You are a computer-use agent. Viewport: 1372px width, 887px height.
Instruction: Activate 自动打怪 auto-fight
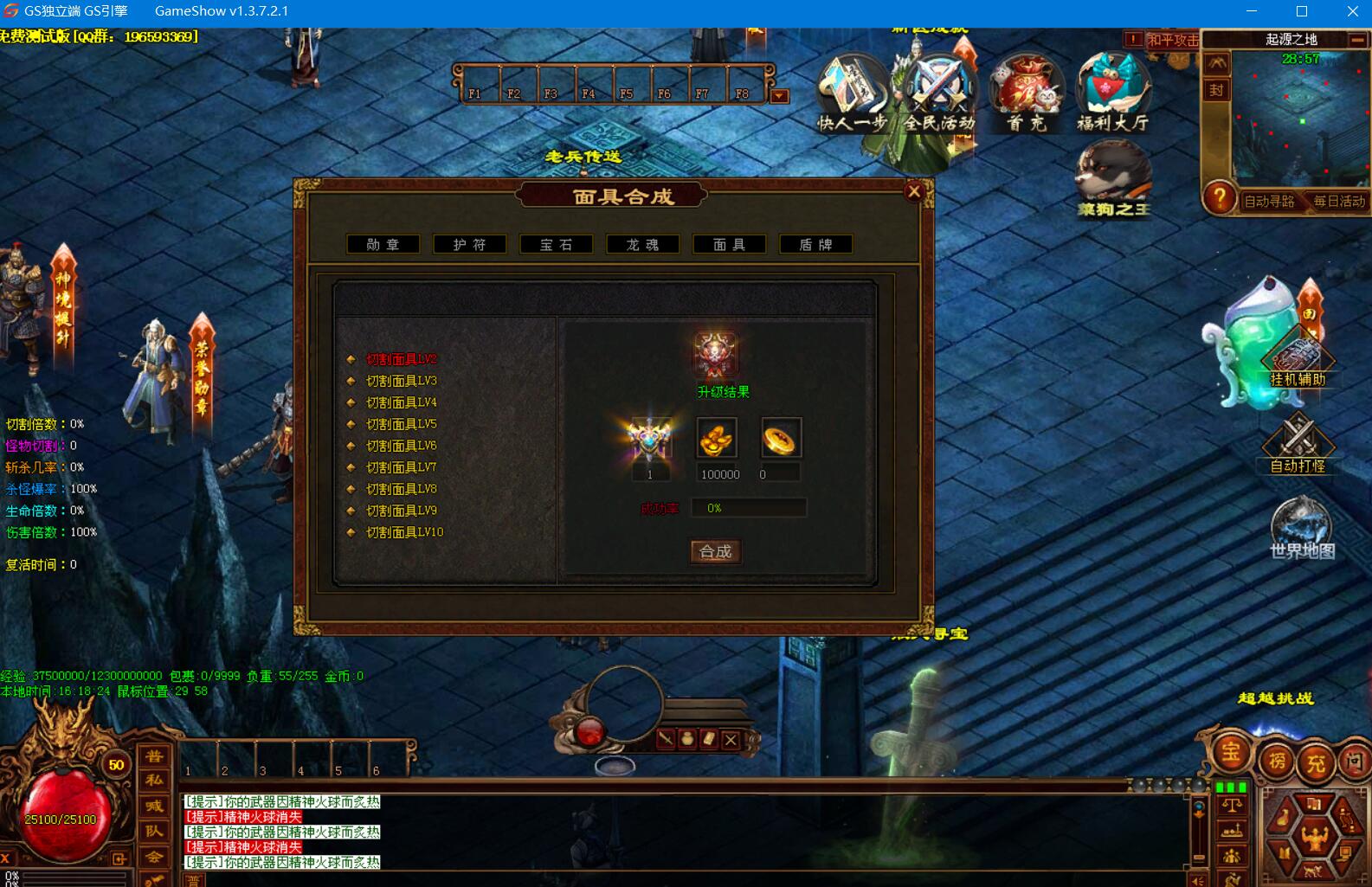[x=1298, y=443]
